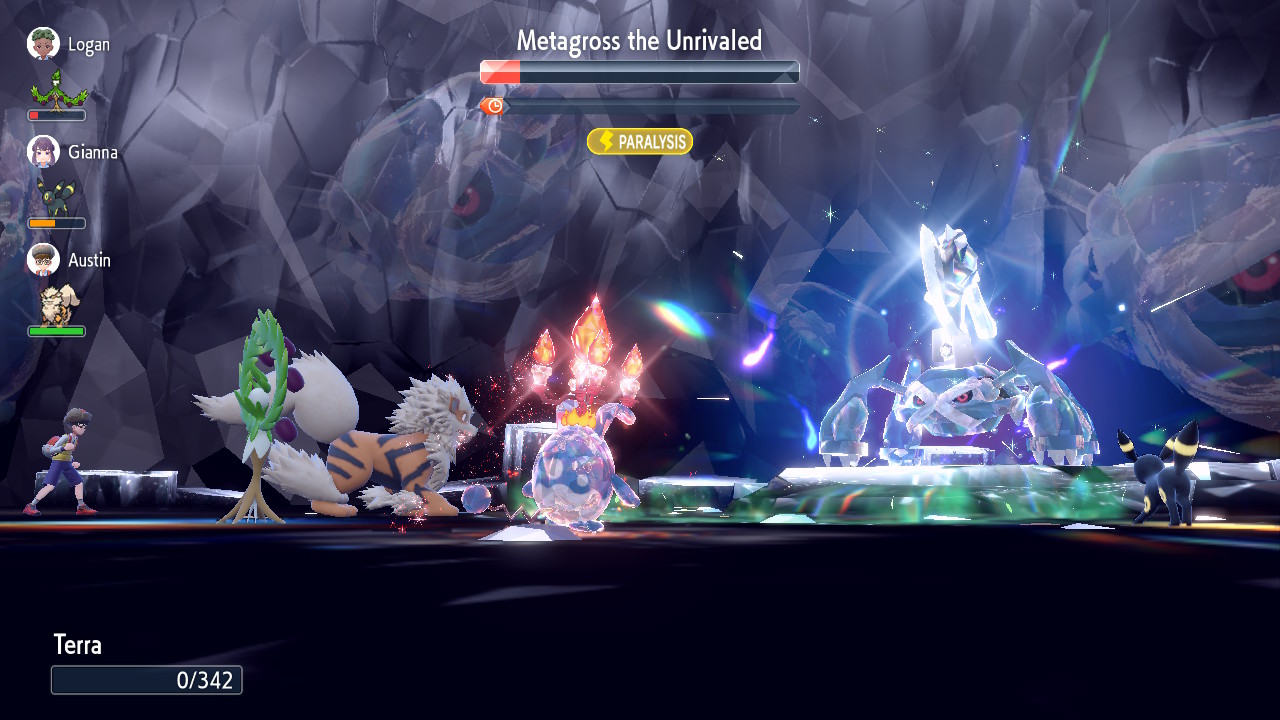
Task: Select Gianna's trainer avatar
Action: click(x=43, y=152)
